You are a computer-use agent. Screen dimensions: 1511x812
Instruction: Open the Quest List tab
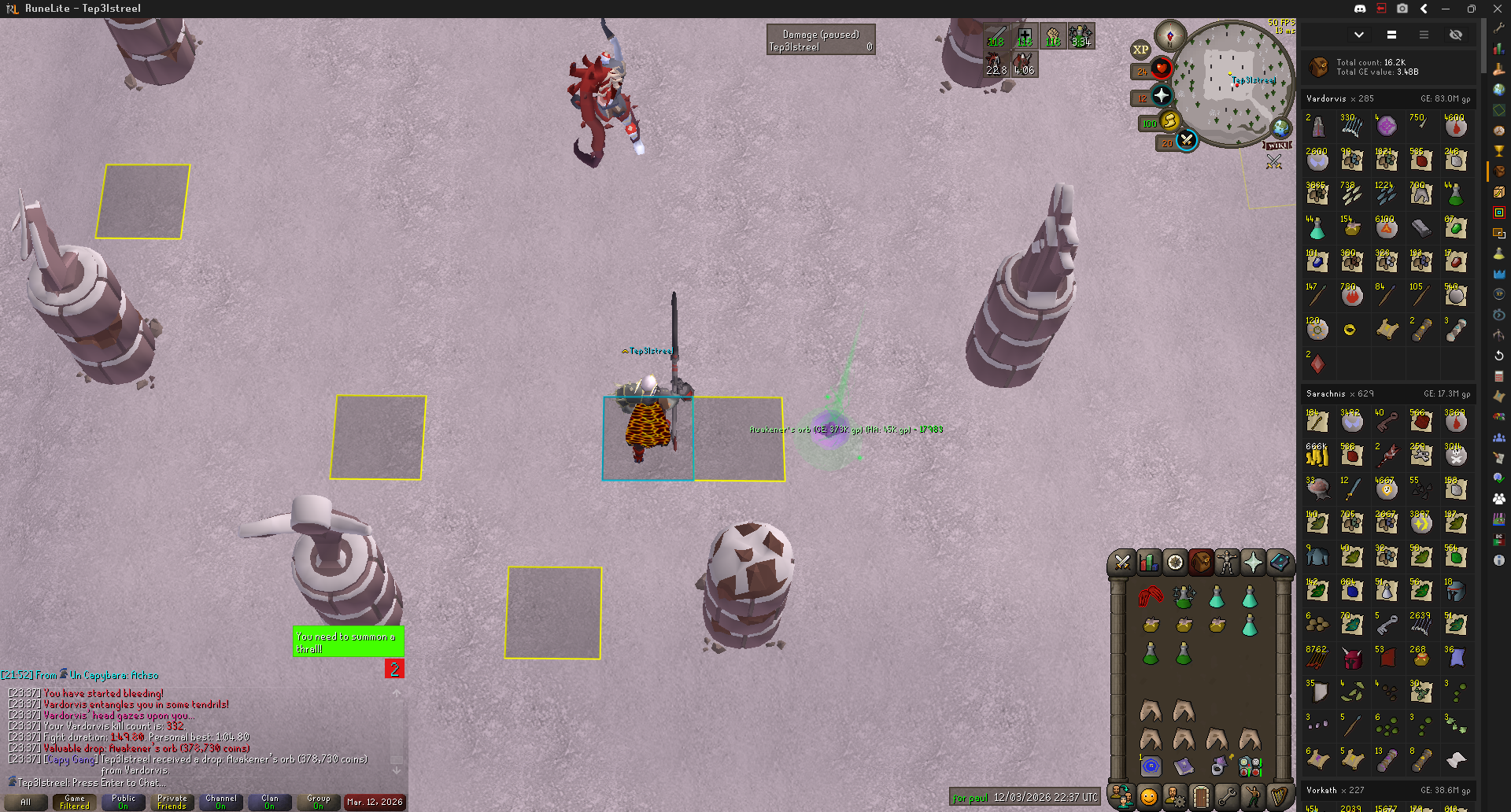(x=1175, y=563)
